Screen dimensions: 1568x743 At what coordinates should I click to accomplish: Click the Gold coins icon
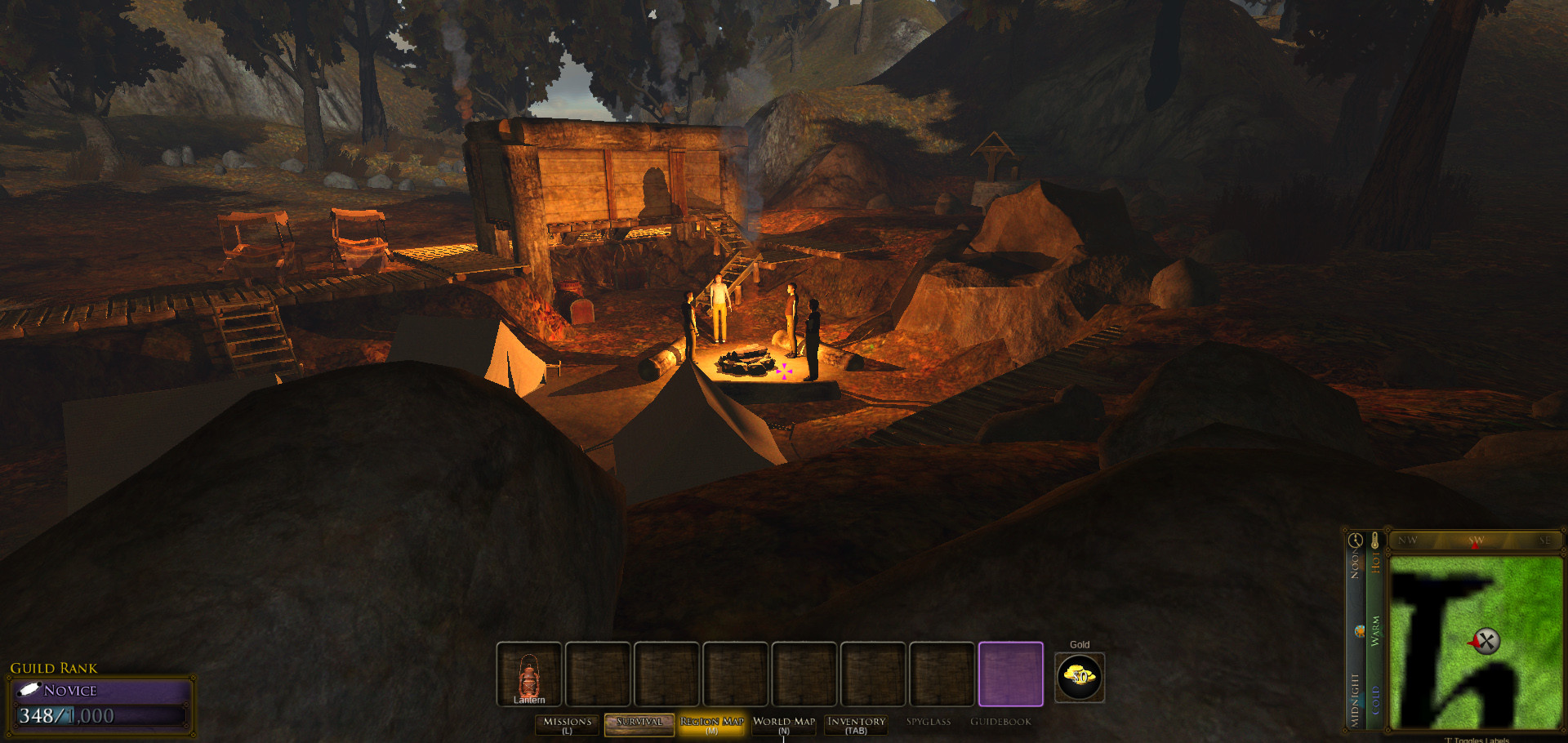1080,677
